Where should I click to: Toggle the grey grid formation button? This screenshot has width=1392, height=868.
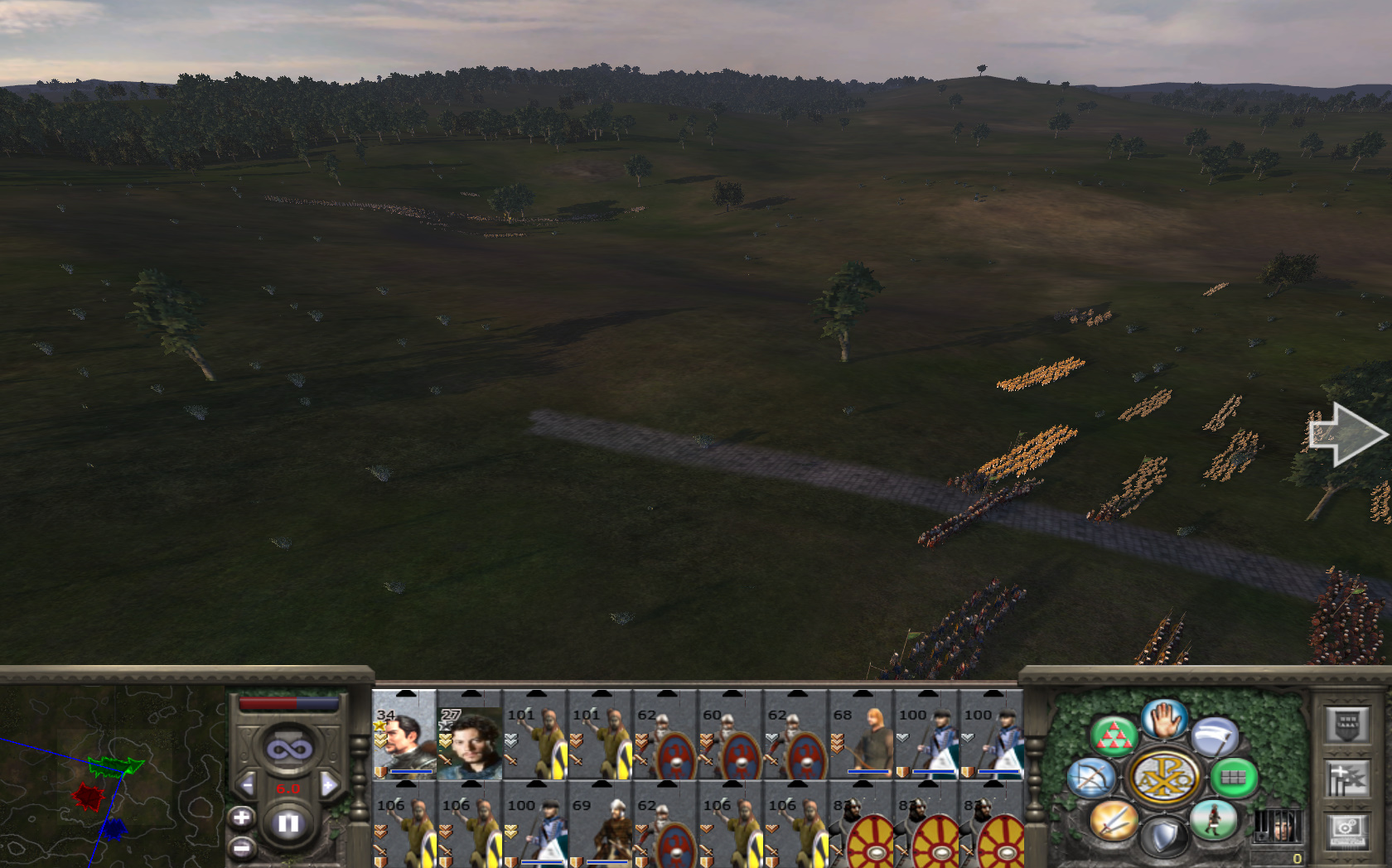click(1234, 777)
